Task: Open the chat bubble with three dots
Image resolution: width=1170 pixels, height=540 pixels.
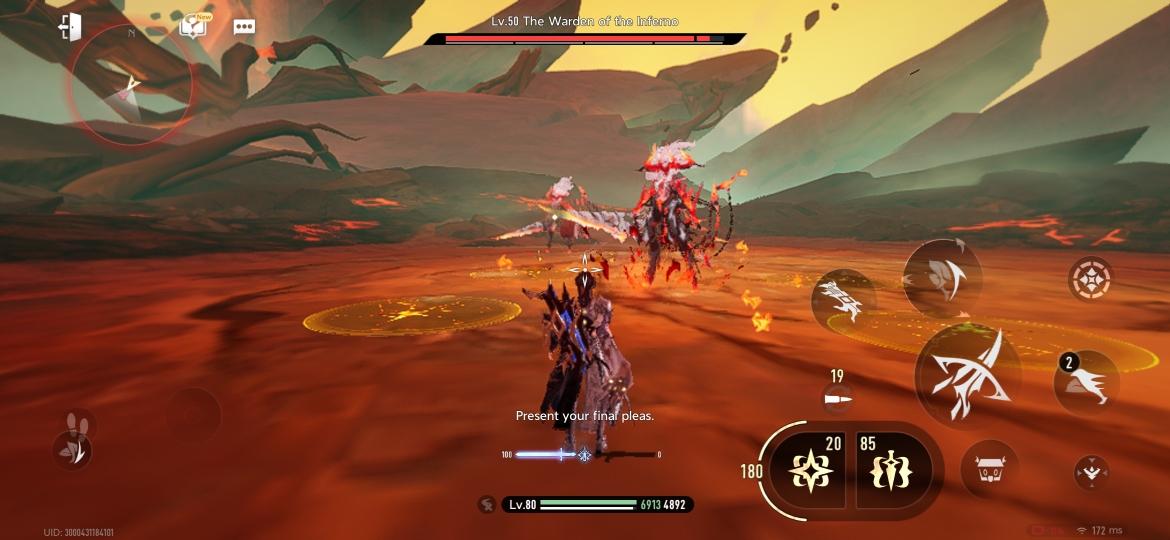Action: [x=244, y=27]
